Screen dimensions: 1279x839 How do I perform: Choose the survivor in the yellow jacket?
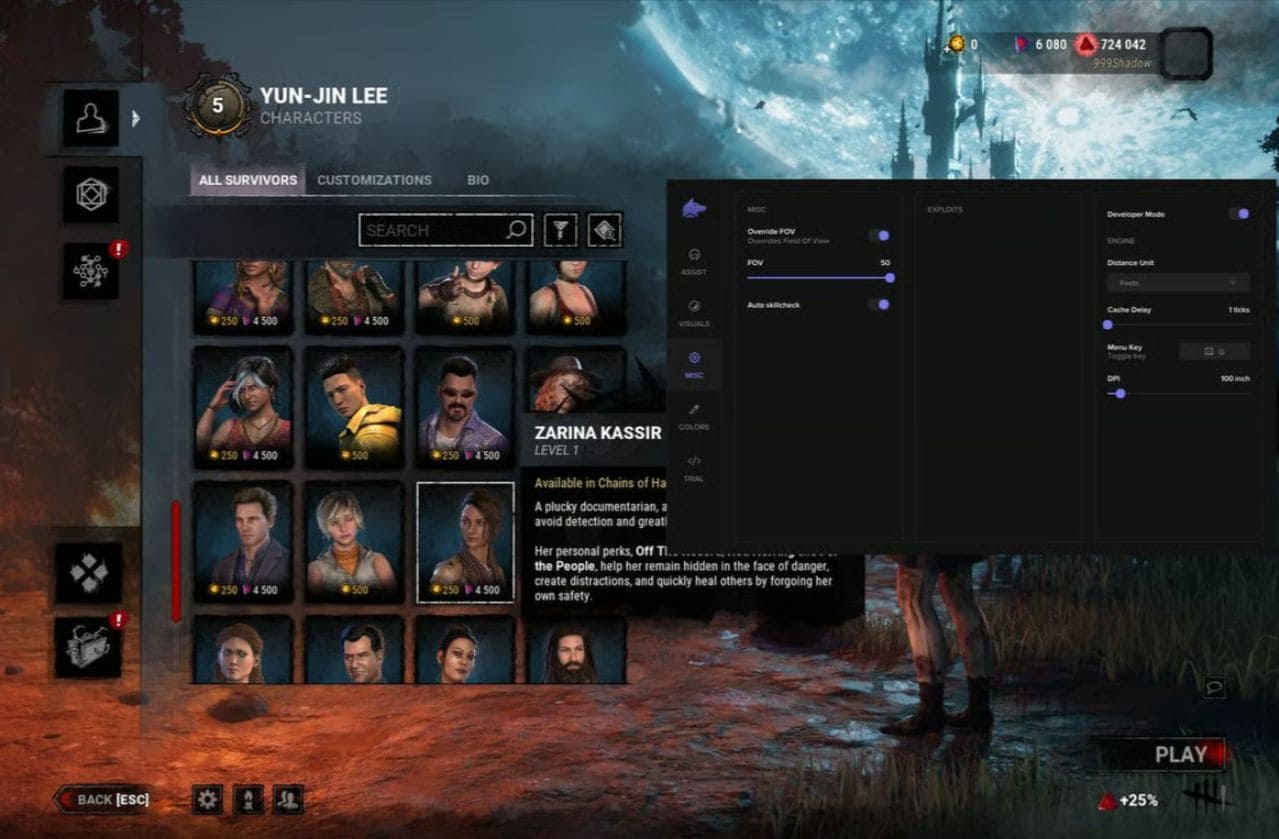pyautogui.click(x=354, y=407)
